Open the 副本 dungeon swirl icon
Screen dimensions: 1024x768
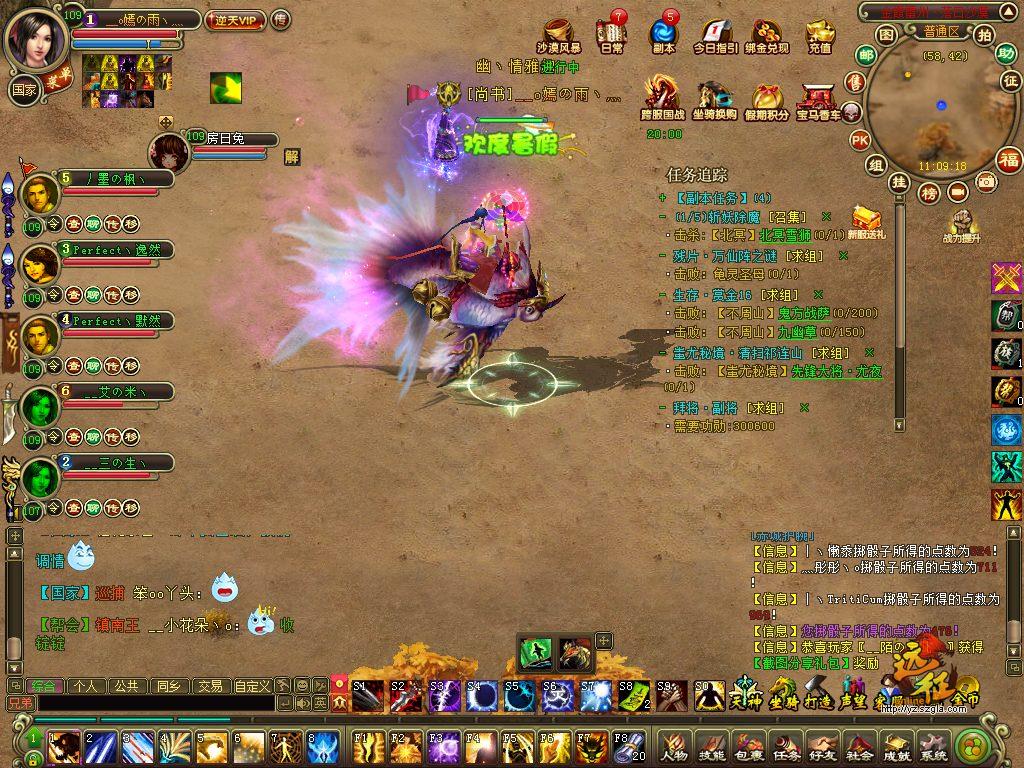663,35
